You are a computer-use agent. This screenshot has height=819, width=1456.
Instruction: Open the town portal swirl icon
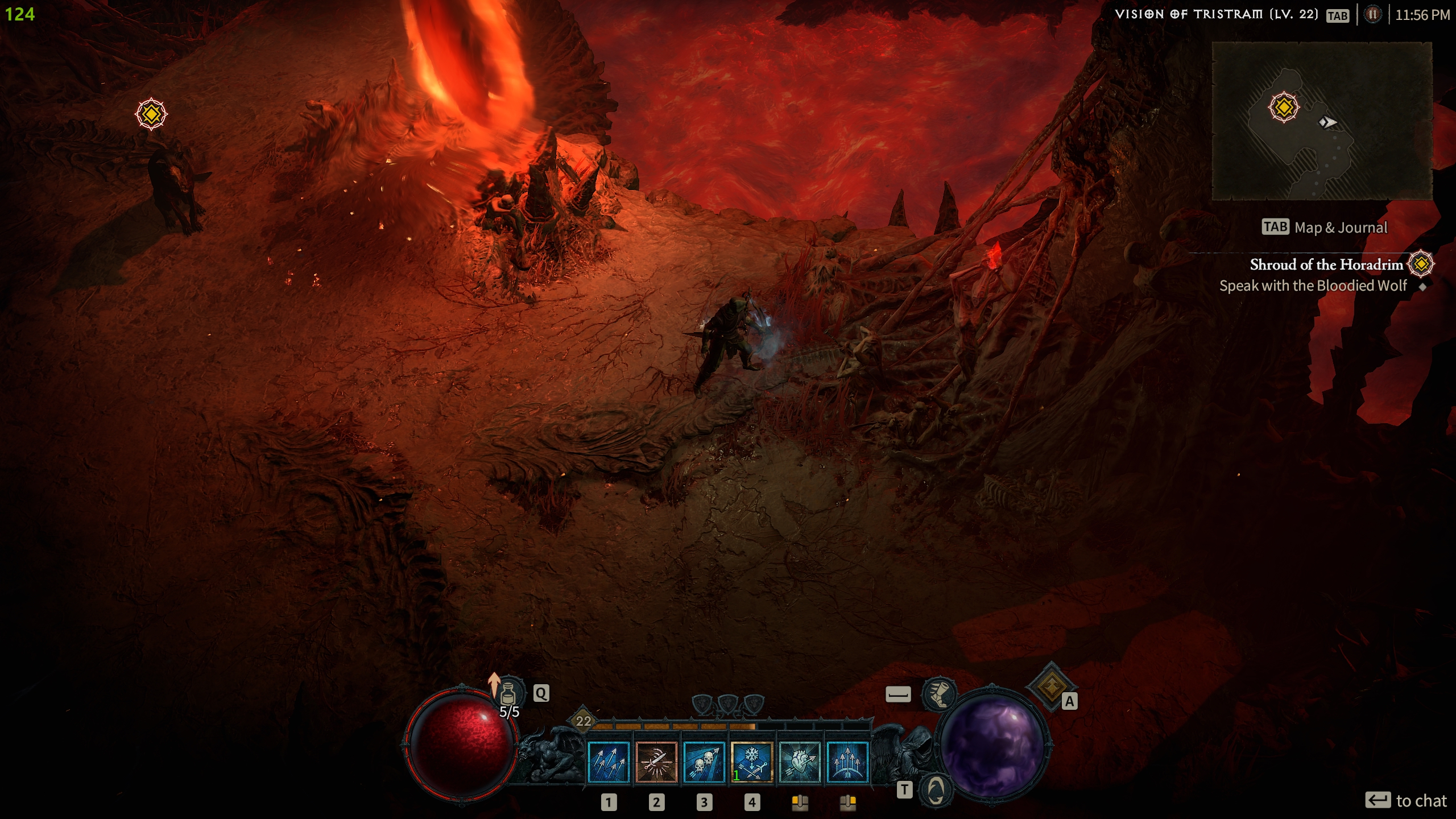coord(936,790)
